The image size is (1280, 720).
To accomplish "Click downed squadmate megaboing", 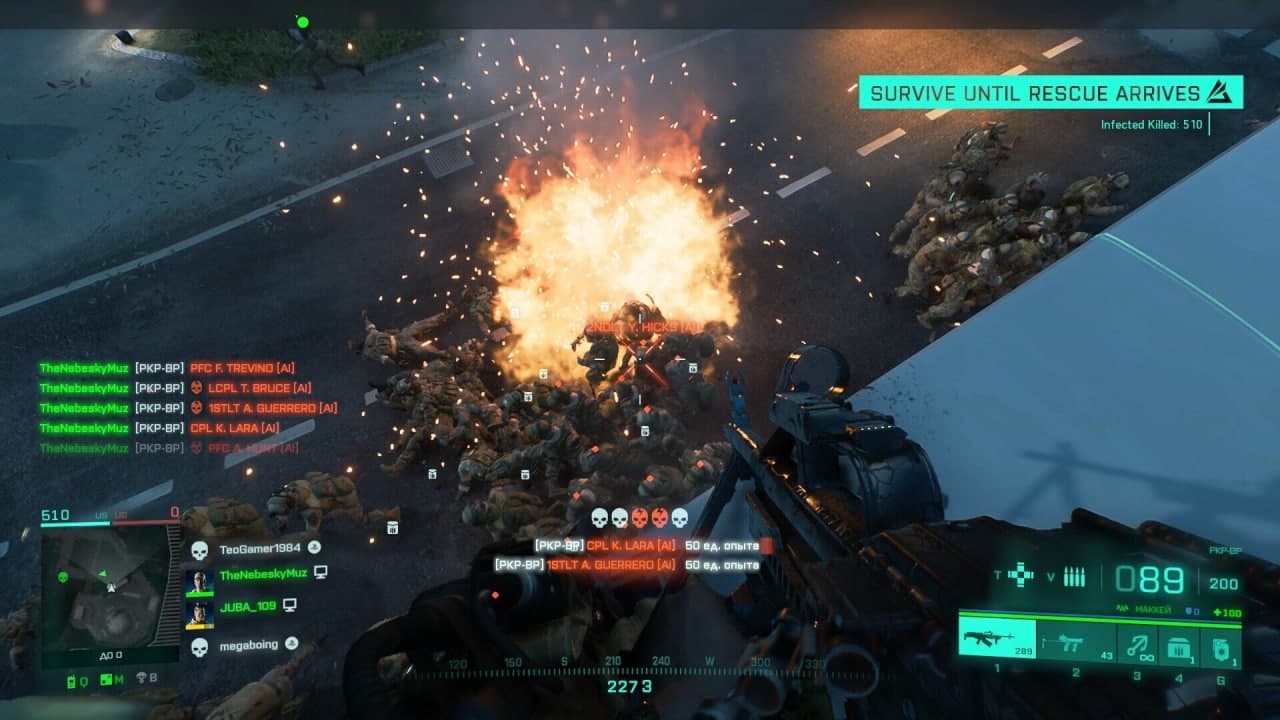I will [x=247, y=646].
